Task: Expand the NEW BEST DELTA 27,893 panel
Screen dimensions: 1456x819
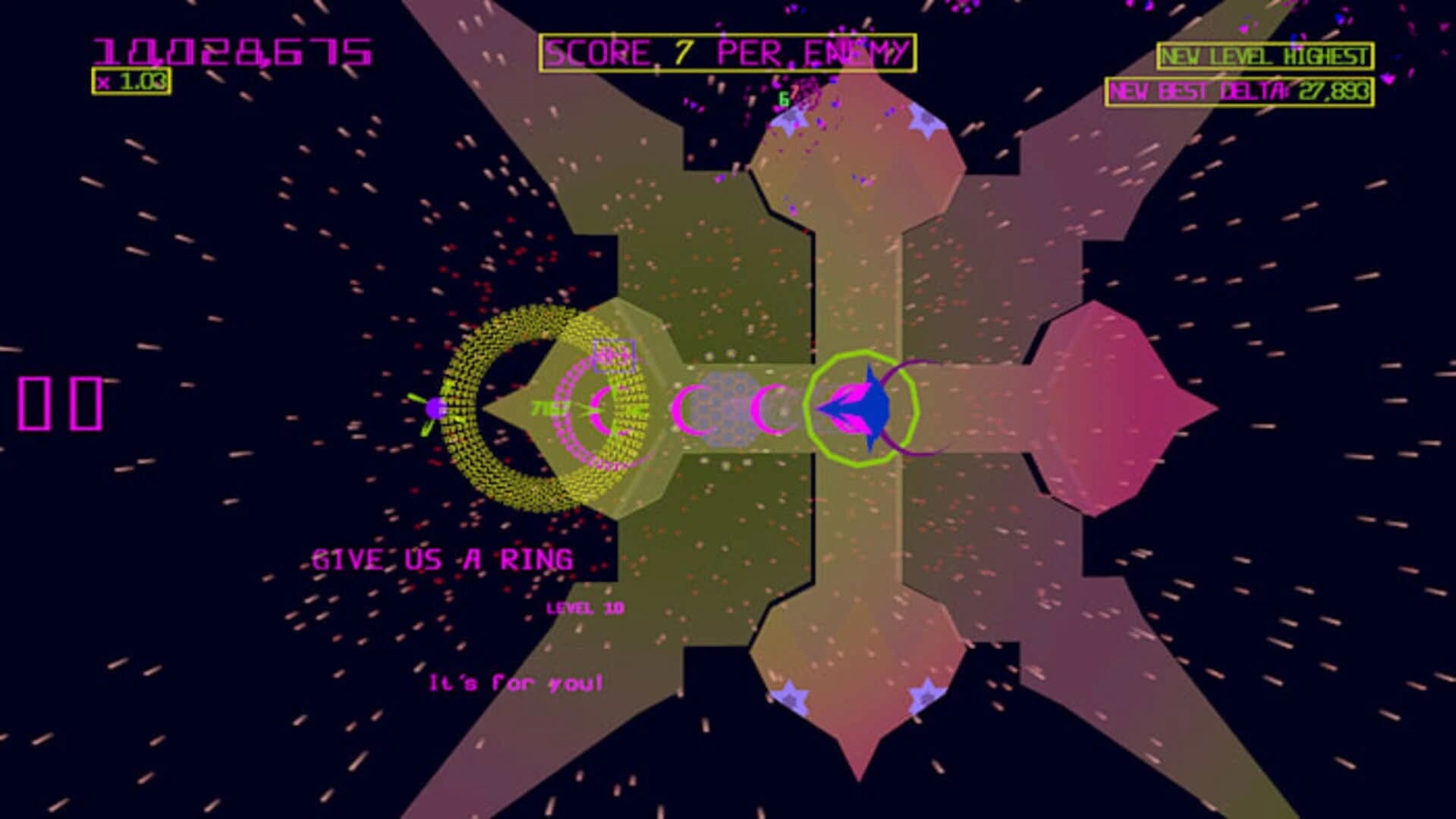Action: pyautogui.click(x=1244, y=89)
